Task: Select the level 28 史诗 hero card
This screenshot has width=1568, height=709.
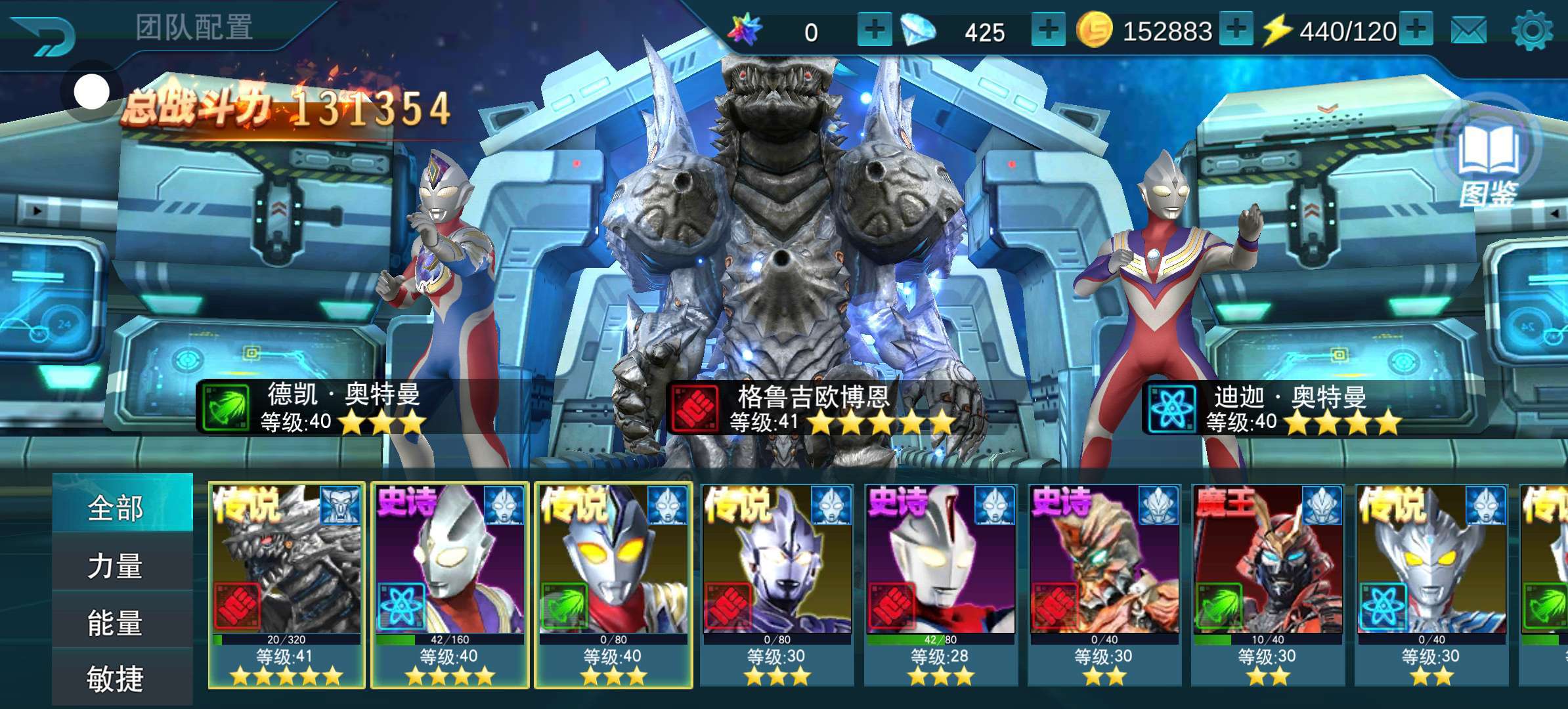Action: click(x=940, y=585)
